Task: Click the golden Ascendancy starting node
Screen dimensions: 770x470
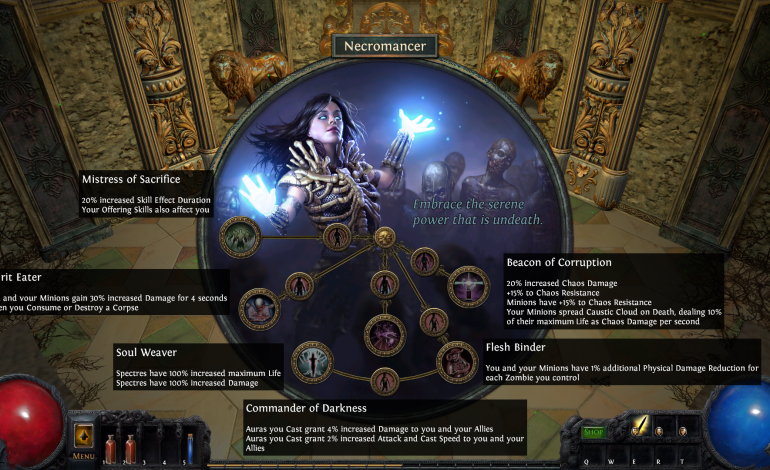Action: point(384,238)
